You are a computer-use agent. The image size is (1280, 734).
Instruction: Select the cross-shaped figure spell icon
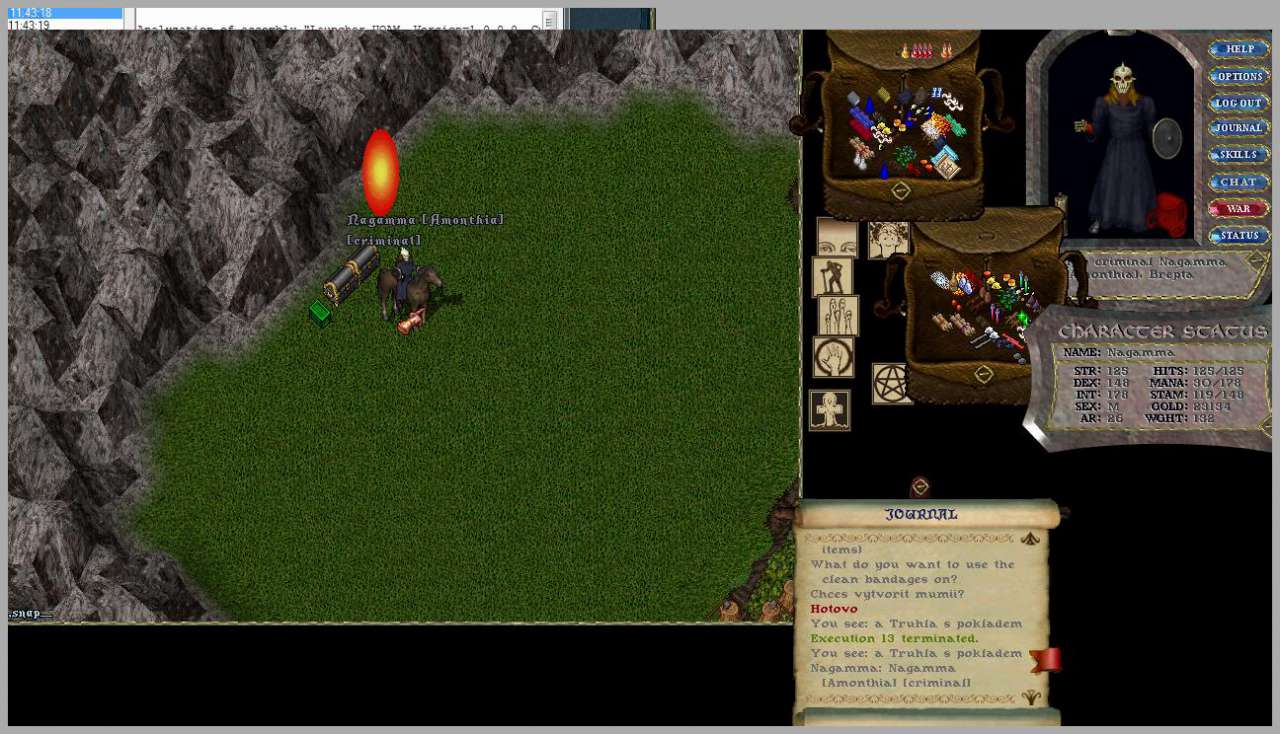pos(829,410)
